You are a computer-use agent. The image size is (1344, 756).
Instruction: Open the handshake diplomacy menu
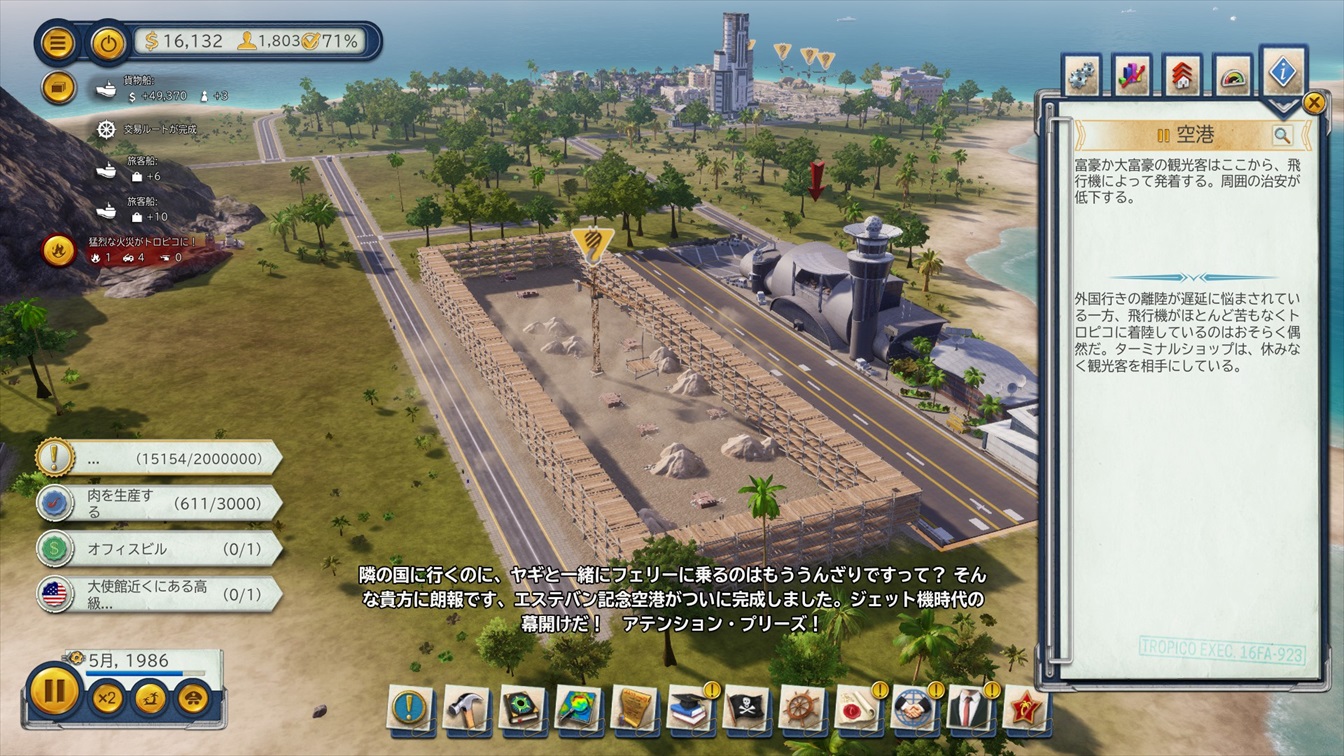(x=913, y=706)
